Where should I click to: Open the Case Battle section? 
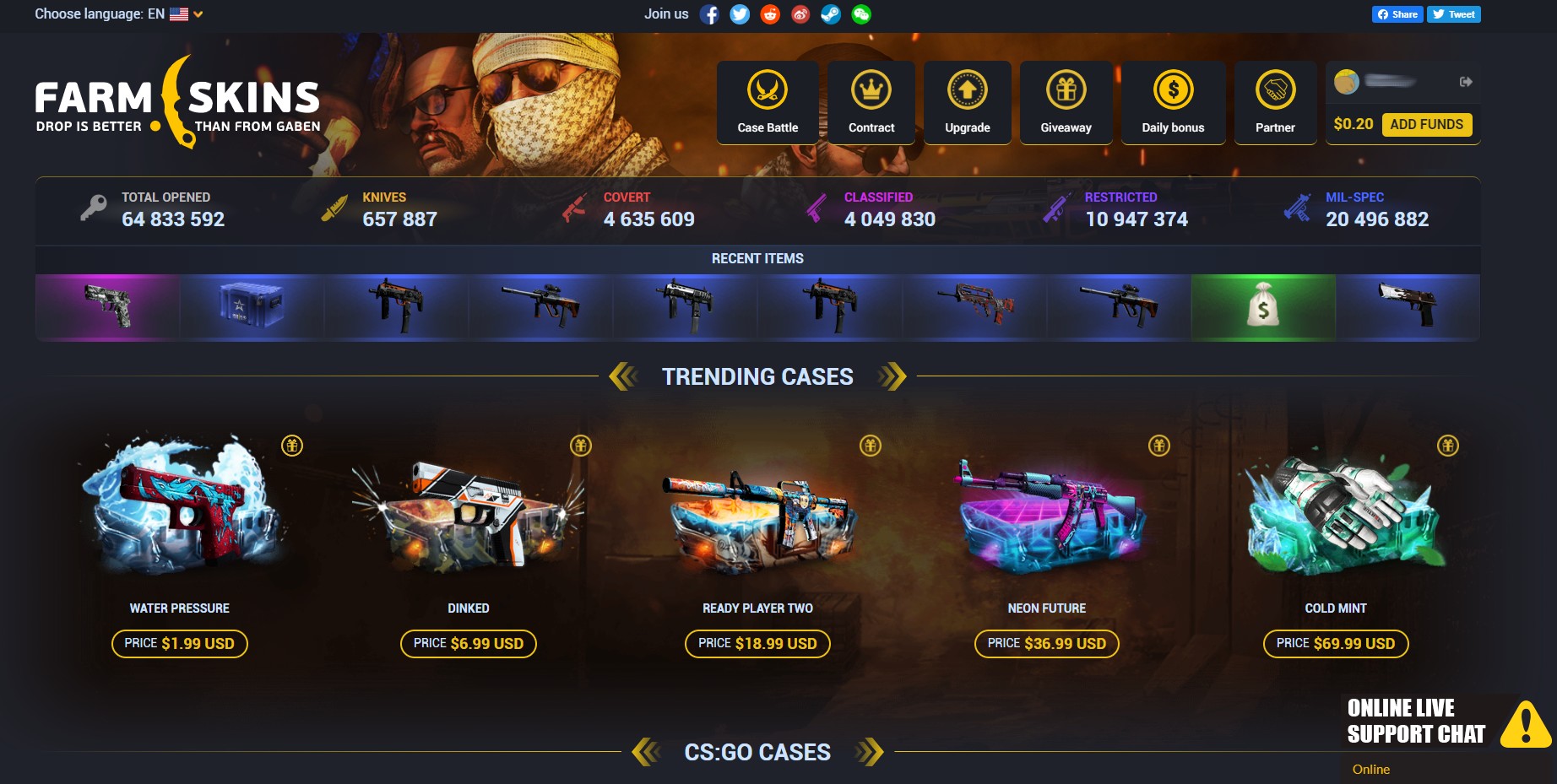767,101
